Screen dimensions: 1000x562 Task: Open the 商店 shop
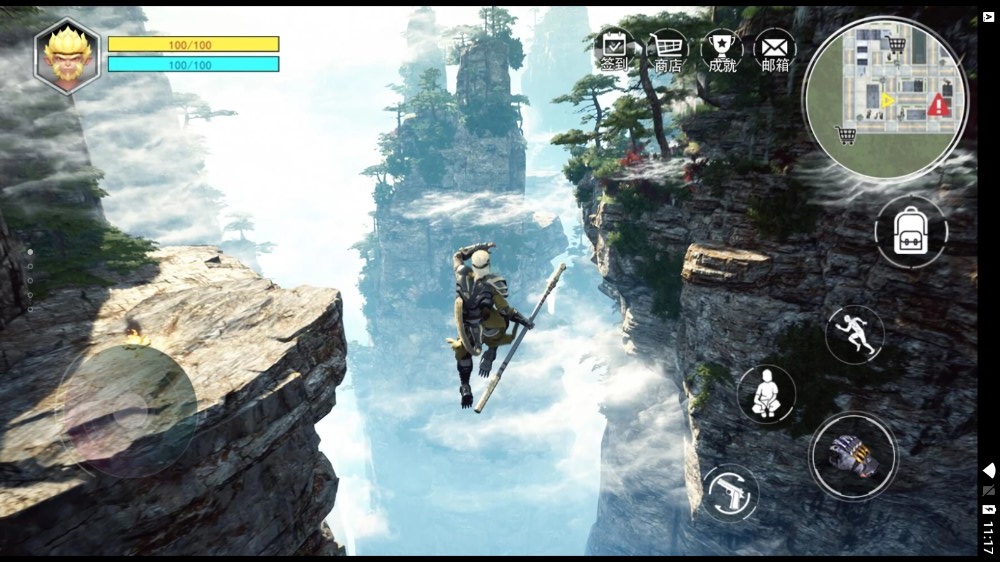[668, 50]
